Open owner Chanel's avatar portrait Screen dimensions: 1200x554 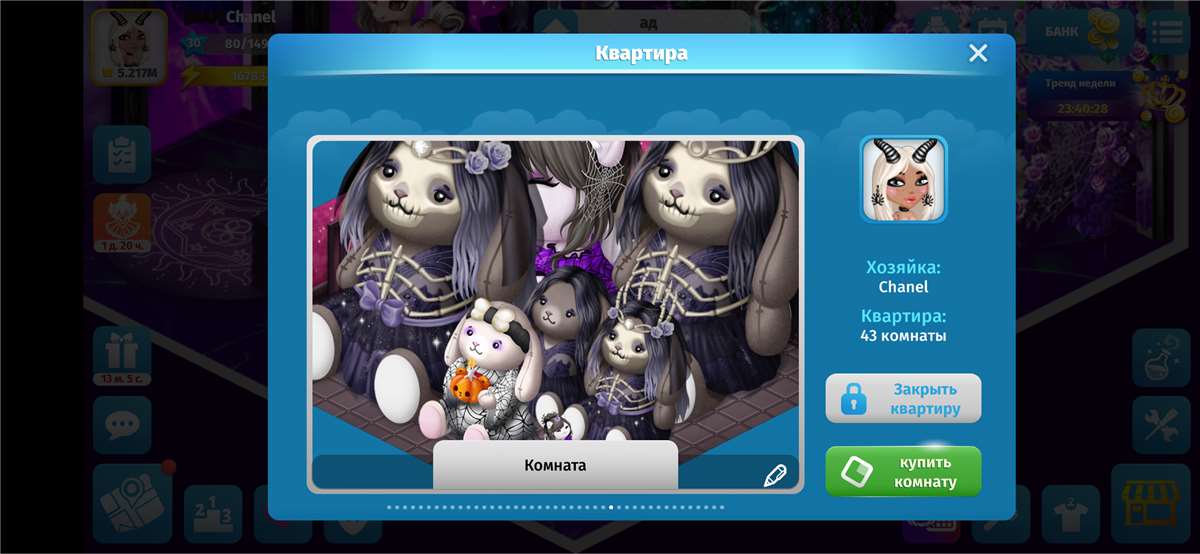pos(903,179)
